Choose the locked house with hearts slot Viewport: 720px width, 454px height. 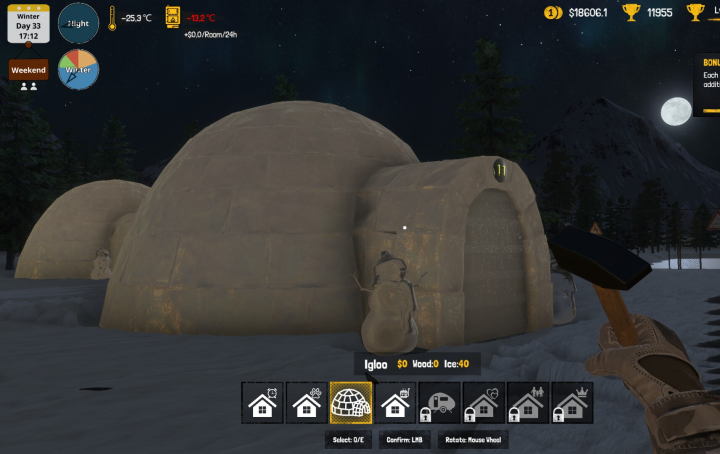coord(483,402)
